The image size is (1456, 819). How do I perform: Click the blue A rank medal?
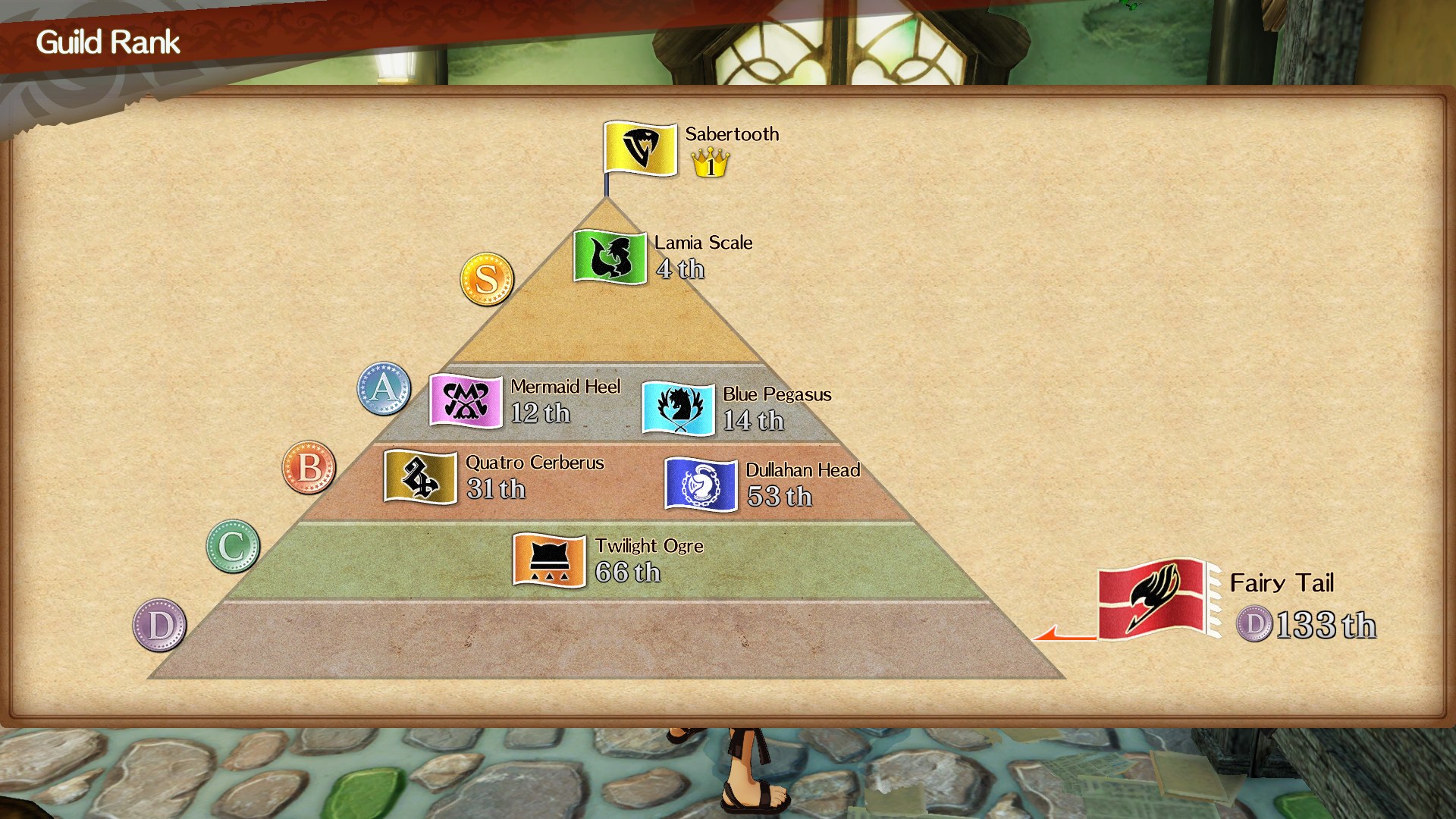tap(384, 388)
